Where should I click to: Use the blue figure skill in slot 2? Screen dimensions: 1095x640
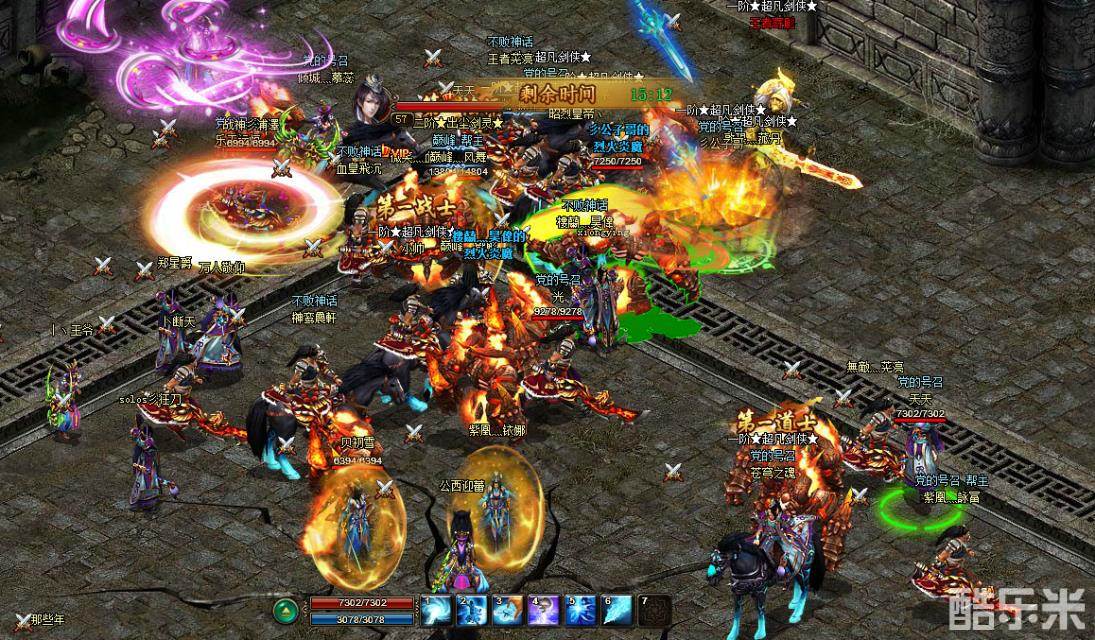click(472, 610)
